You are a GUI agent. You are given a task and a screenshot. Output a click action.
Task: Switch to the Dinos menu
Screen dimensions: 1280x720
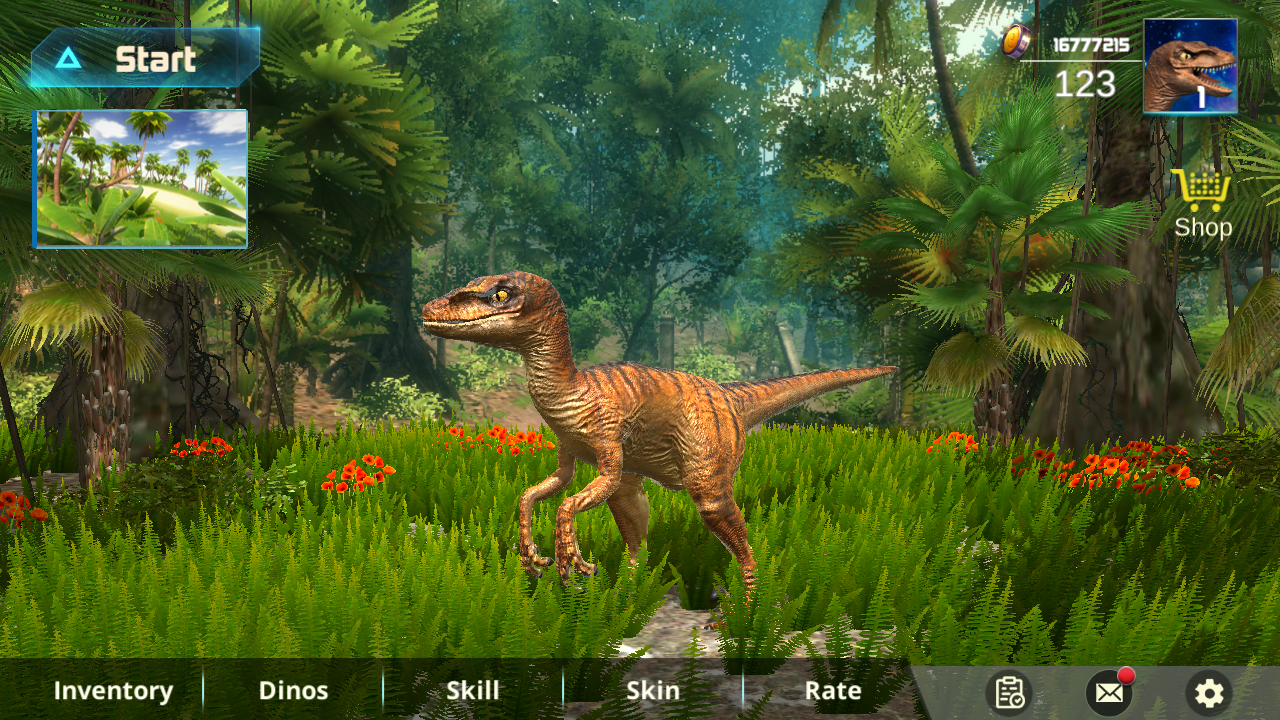pyautogui.click(x=293, y=691)
